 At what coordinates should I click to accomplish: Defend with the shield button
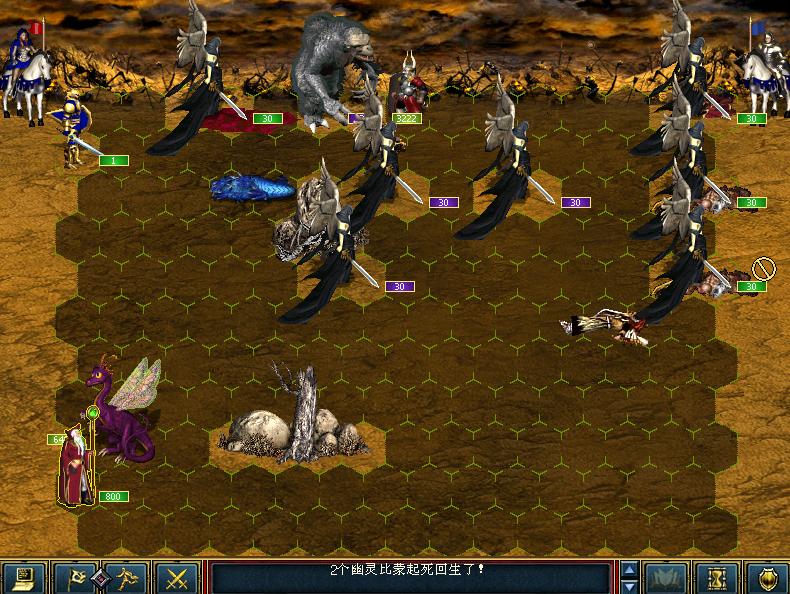(x=766, y=577)
